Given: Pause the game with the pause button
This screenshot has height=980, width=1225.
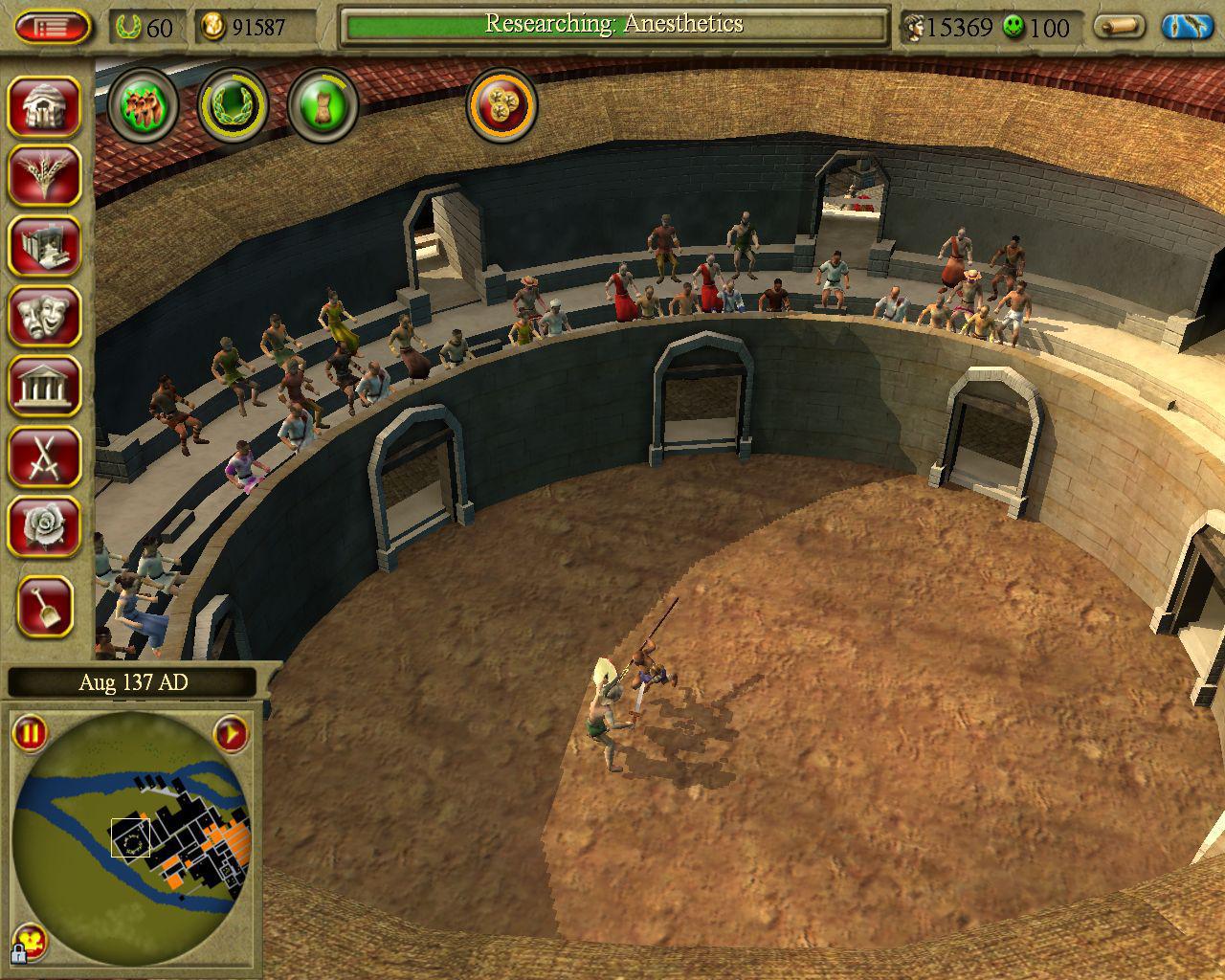Looking at the screenshot, I should (30, 735).
